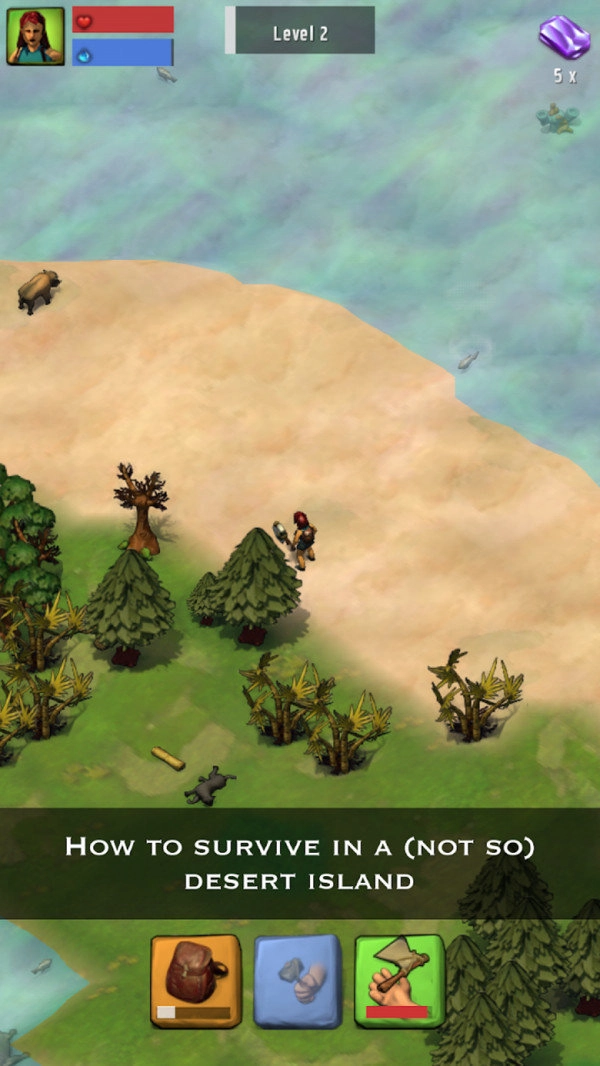Tap the purple gem currency icon
Screen dimensions: 600x1066
(x=564, y=37)
